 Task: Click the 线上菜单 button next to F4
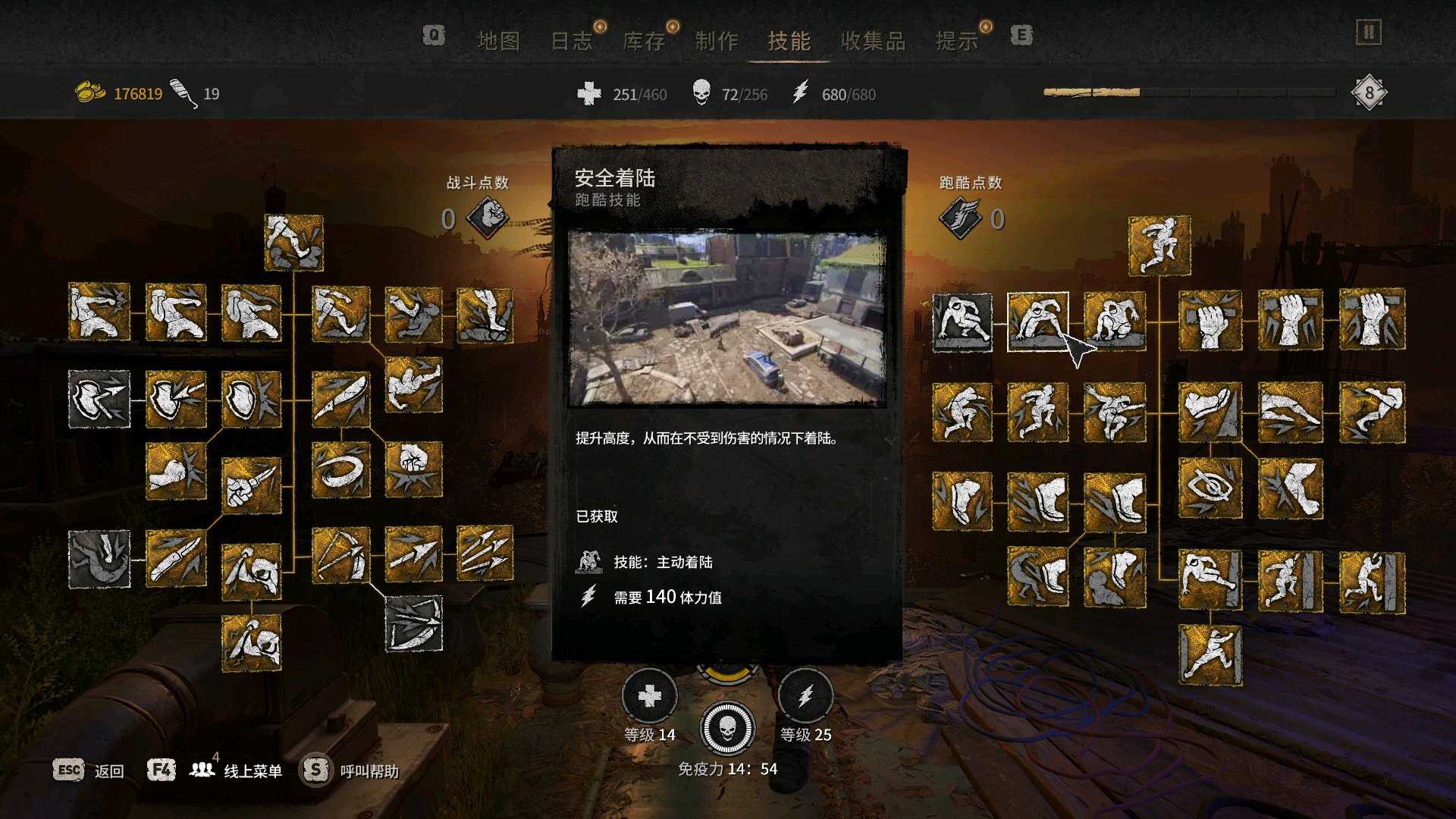click(x=252, y=770)
